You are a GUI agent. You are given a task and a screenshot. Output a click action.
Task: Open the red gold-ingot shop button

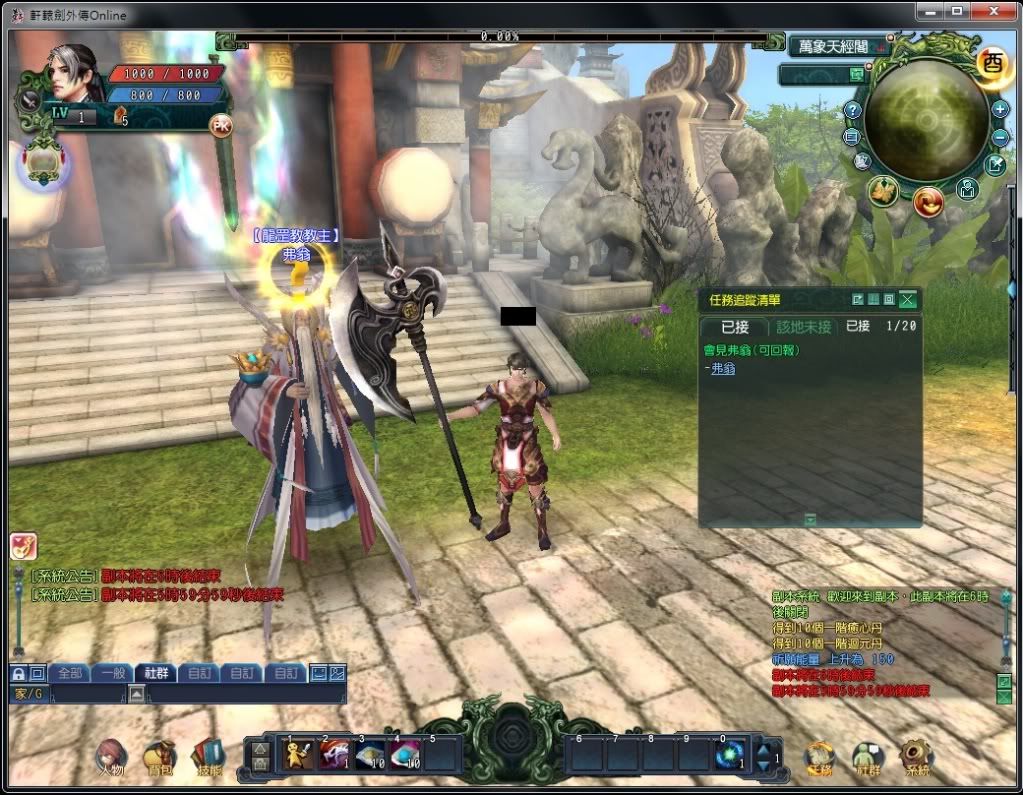(928, 202)
